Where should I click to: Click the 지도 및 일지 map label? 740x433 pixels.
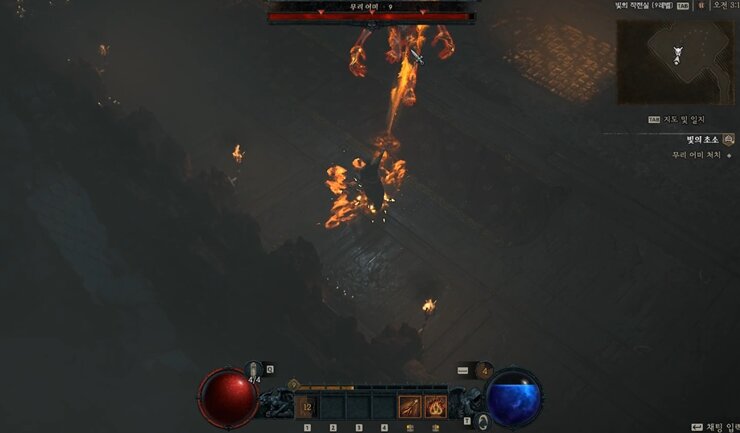682,119
